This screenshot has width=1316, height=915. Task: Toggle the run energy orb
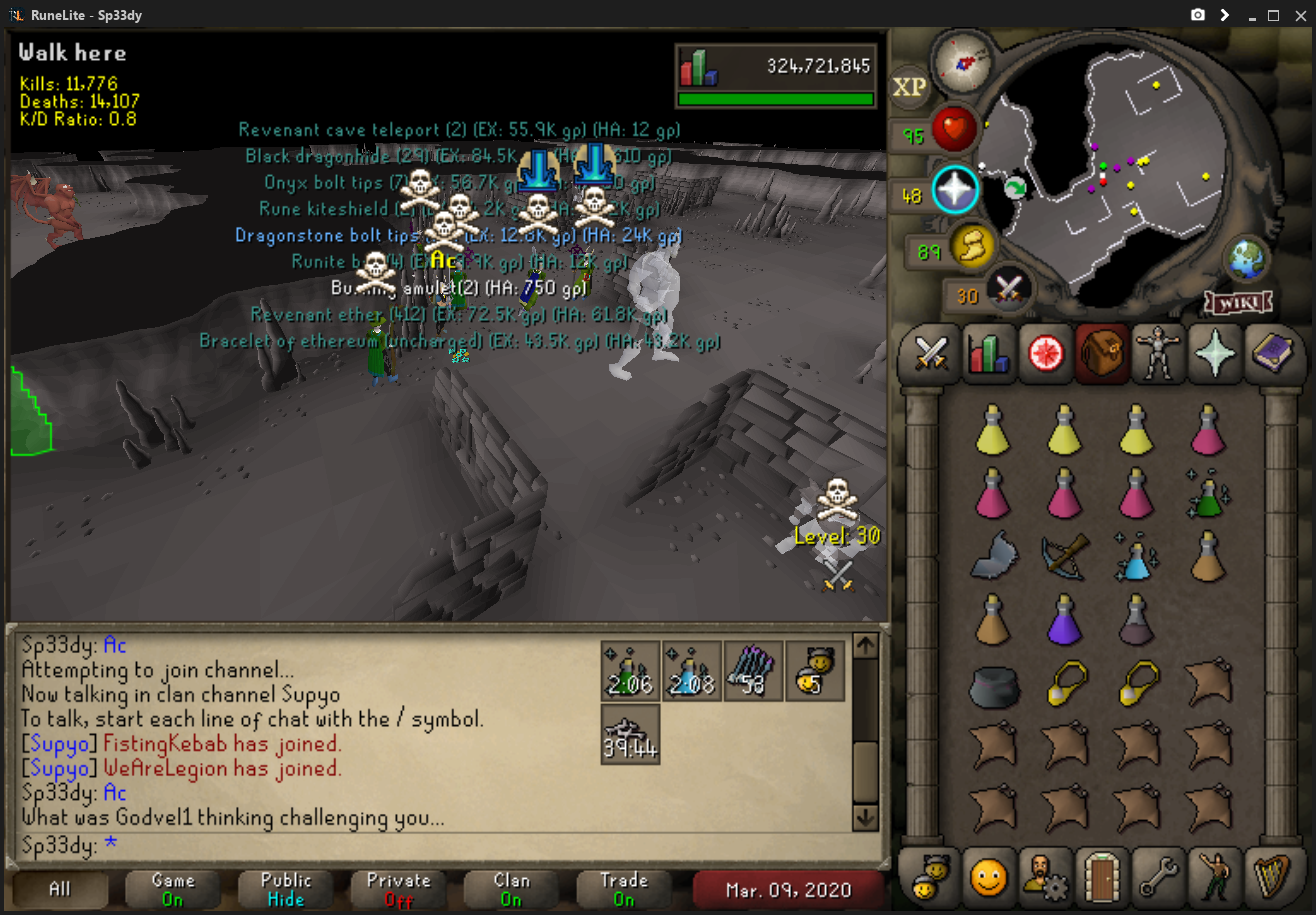[970, 246]
